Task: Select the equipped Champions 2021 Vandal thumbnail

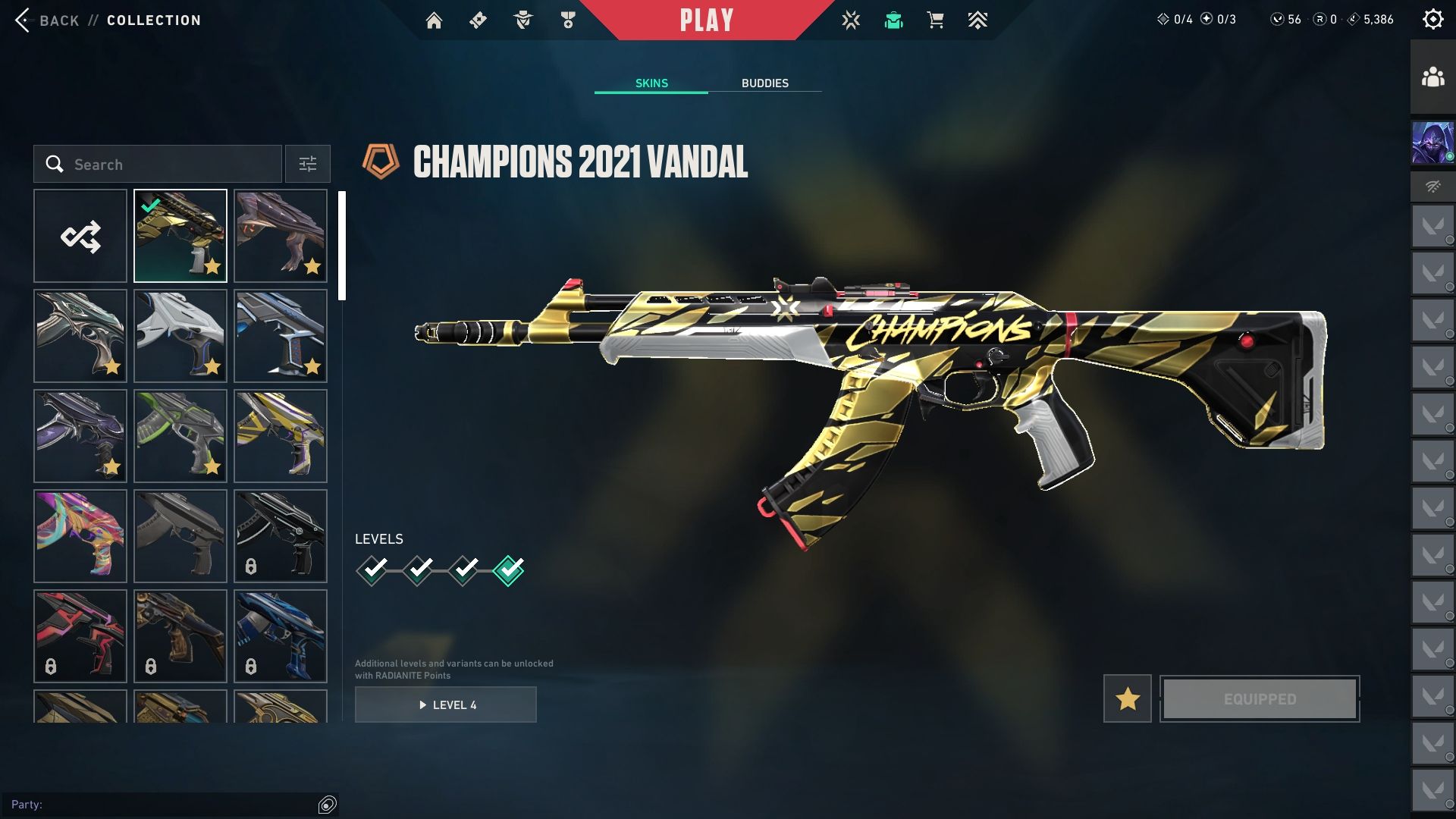Action: coord(180,237)
